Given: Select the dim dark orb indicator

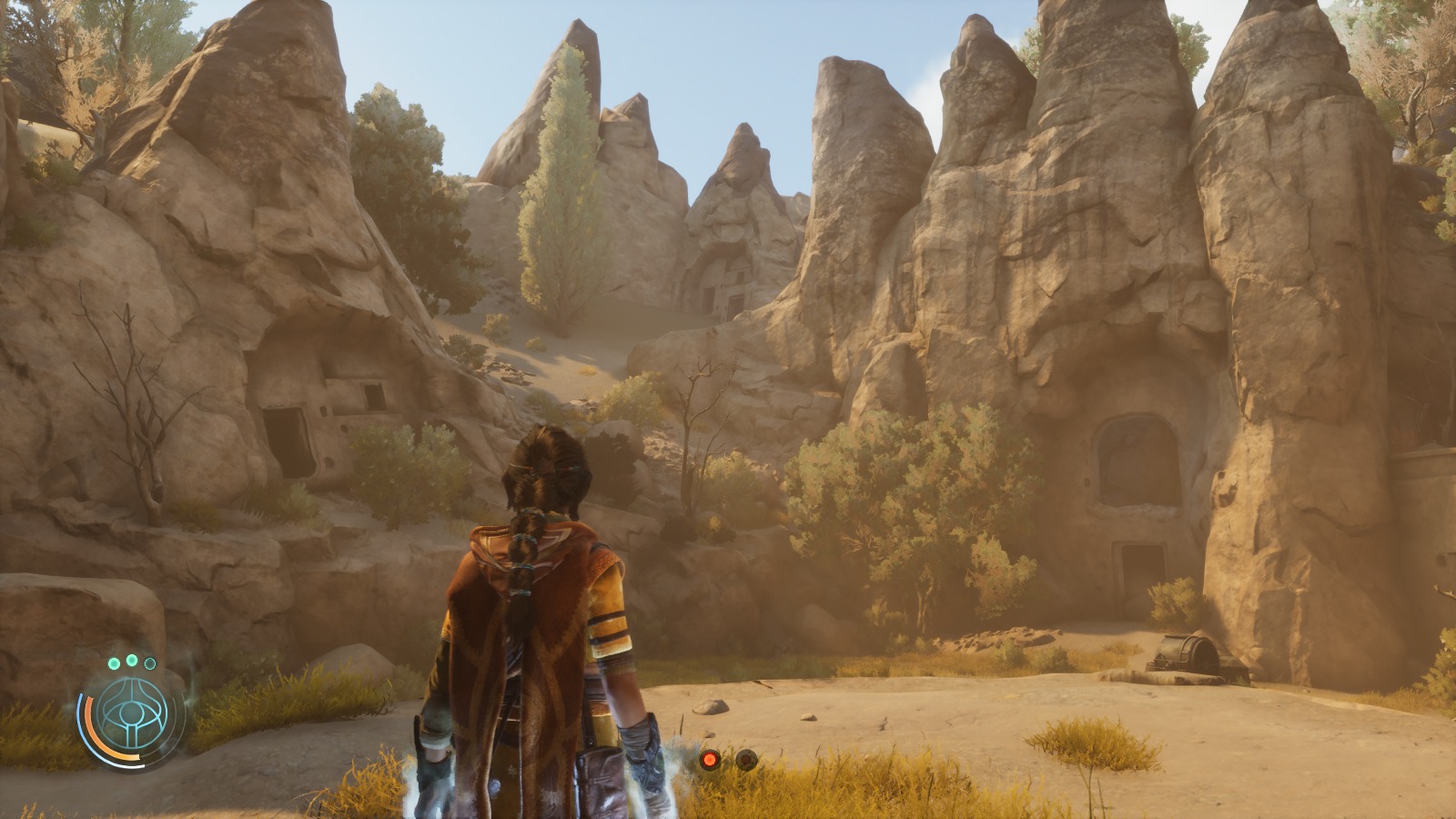Looking at the screenshot, I should (x=746, y=759).
